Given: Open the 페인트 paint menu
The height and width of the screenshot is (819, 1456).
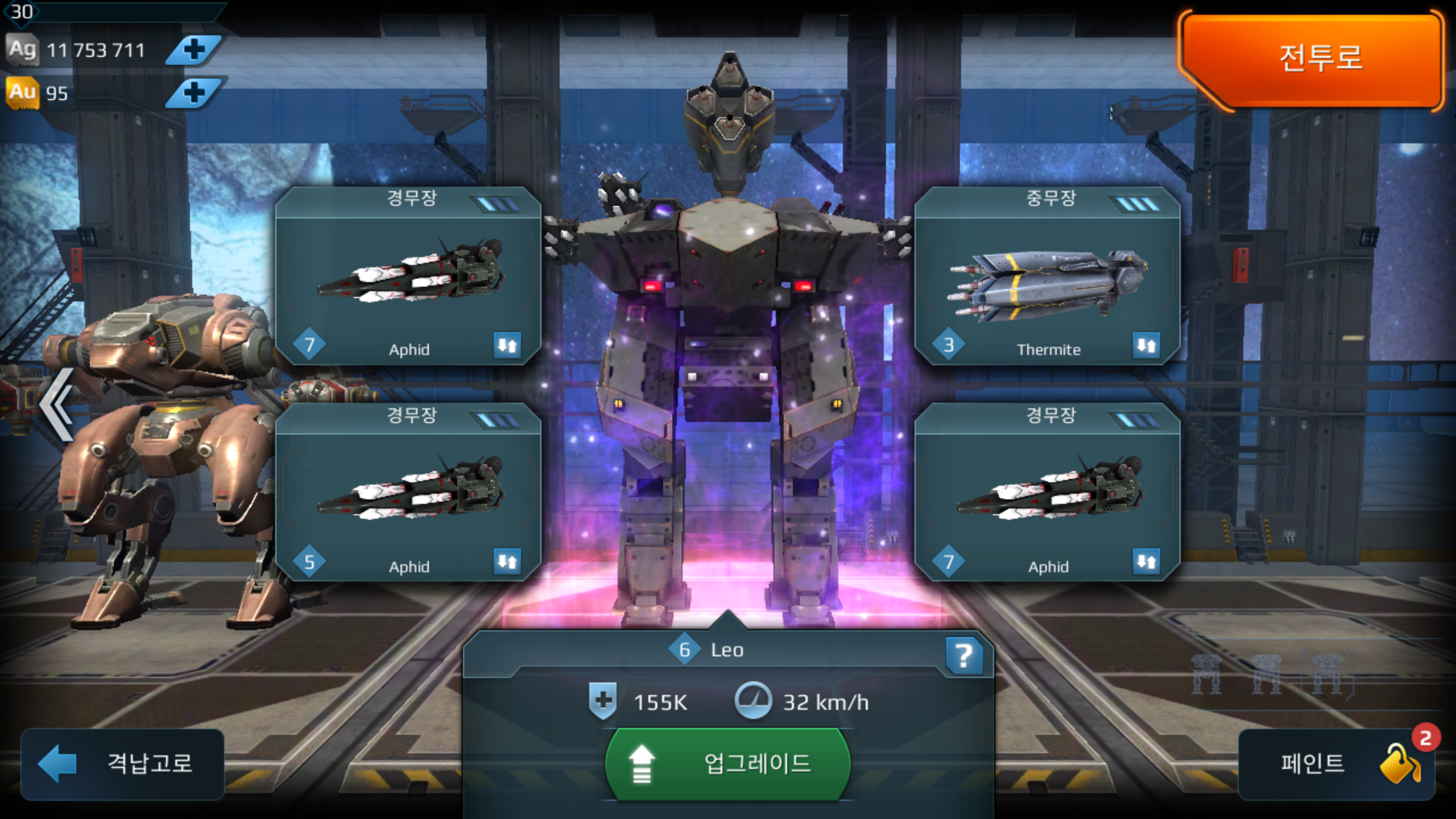Looking at the screenshot, I should (1337, 763).
